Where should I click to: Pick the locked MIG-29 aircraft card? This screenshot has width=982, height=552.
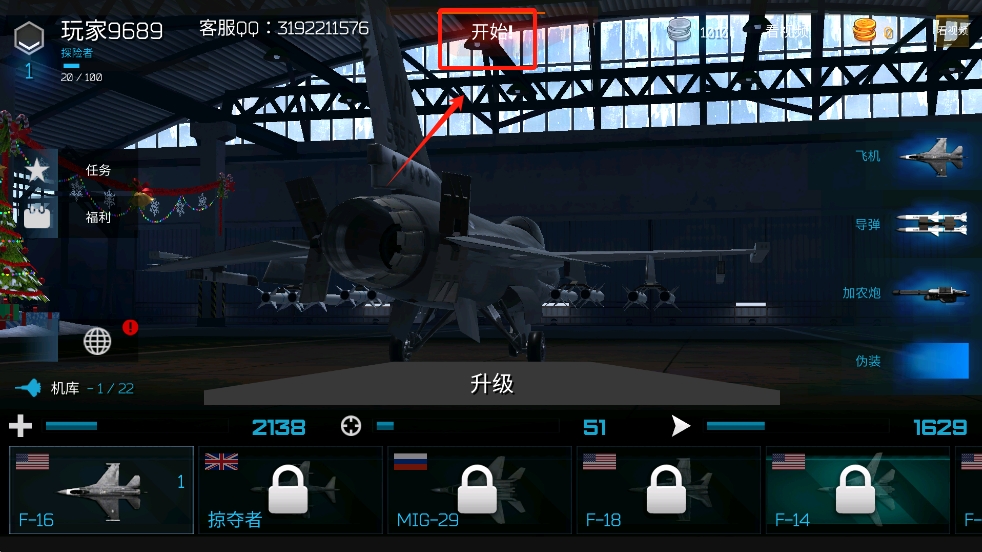coord(478,490)
